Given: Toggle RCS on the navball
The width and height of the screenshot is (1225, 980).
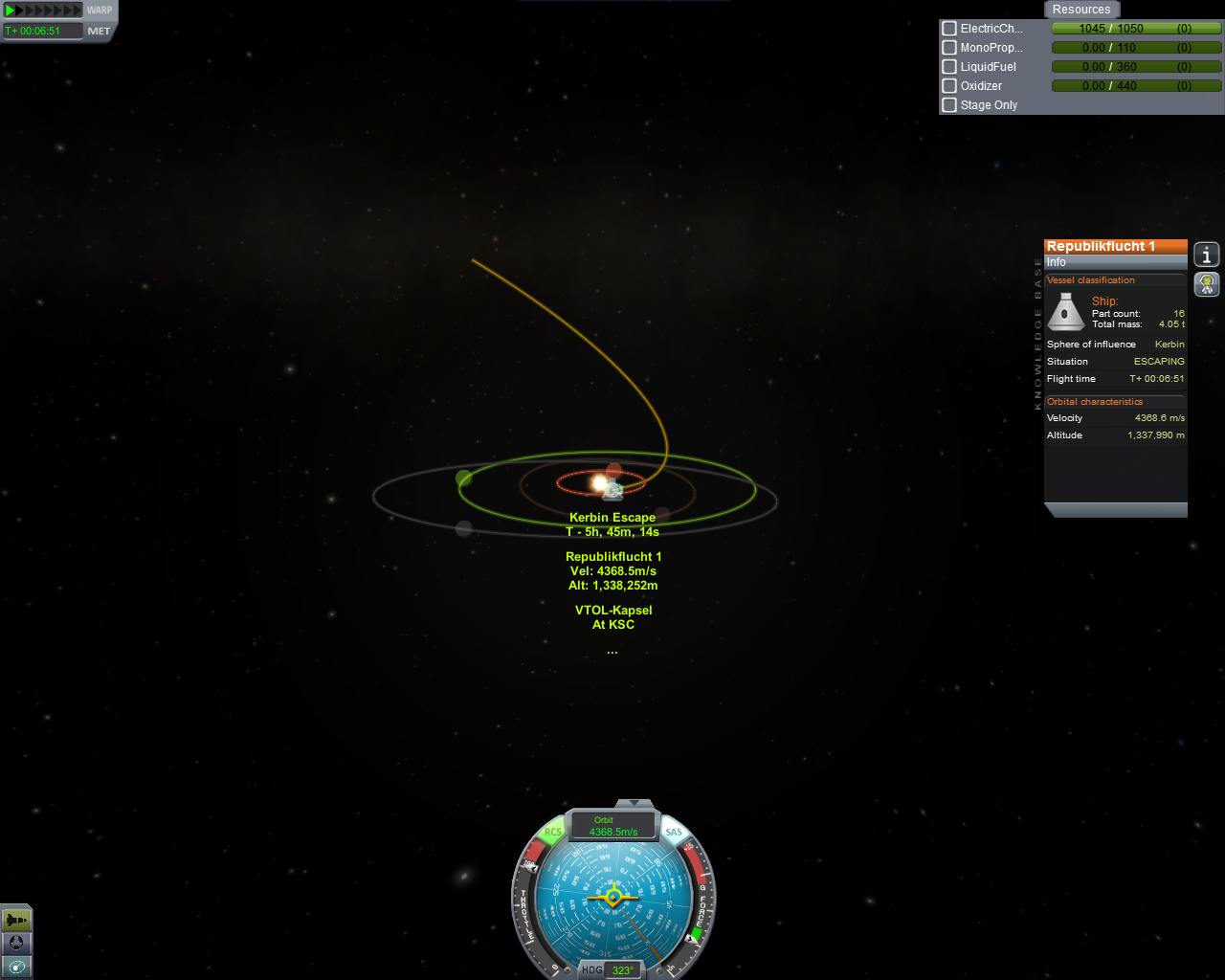Looking at the screenshot, I should 553,833.
